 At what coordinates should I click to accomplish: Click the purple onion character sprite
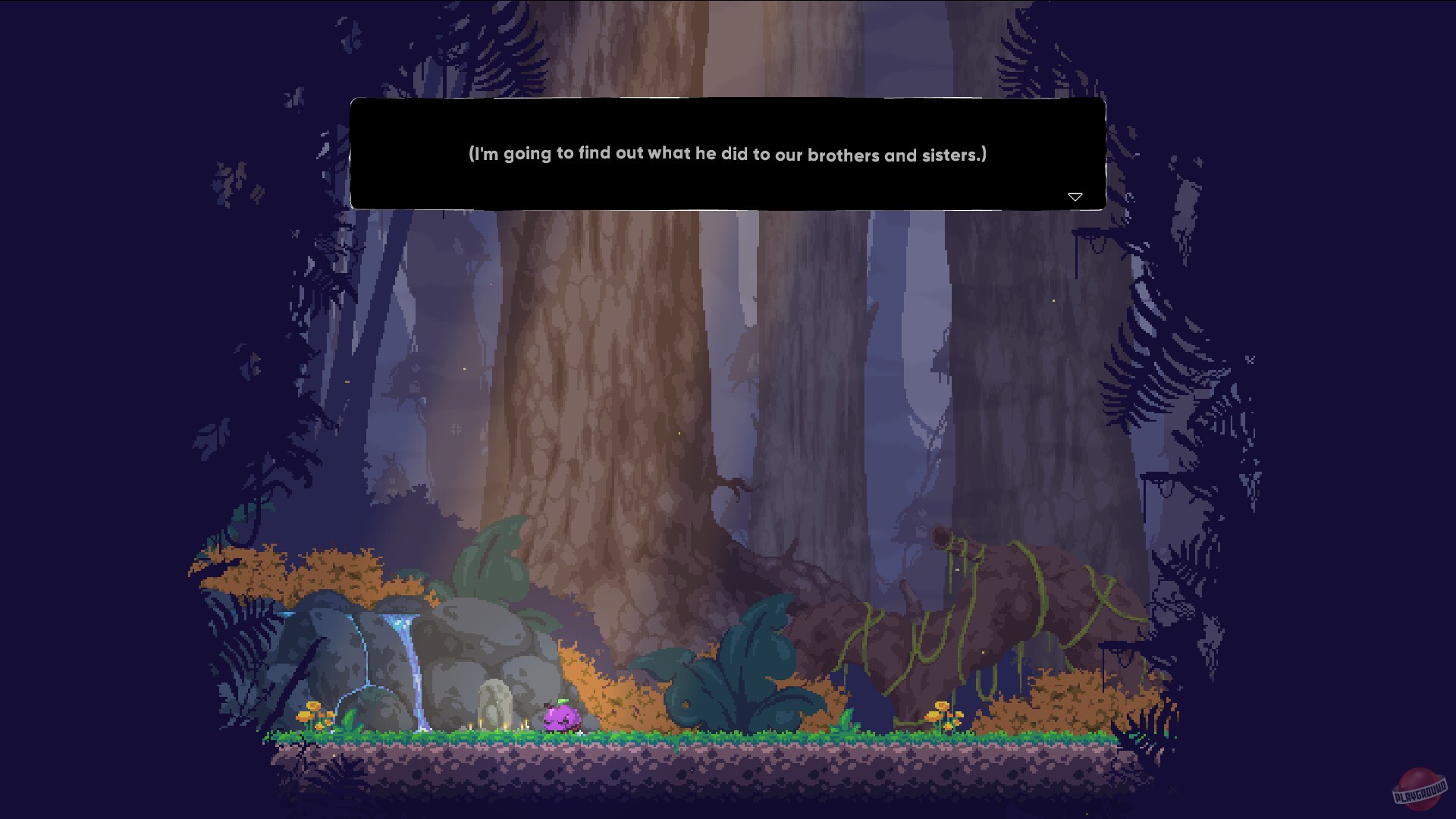point(561,718)
